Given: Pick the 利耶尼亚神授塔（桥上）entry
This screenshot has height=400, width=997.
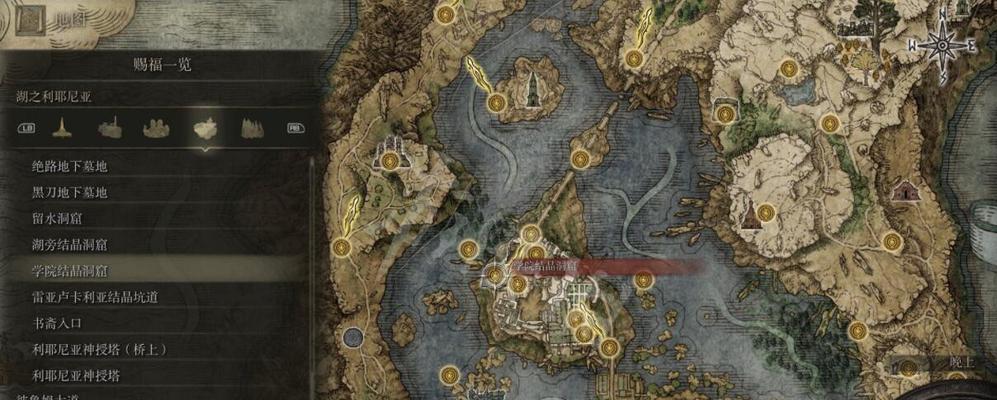Looking at the screenshot, I should 98,350.
